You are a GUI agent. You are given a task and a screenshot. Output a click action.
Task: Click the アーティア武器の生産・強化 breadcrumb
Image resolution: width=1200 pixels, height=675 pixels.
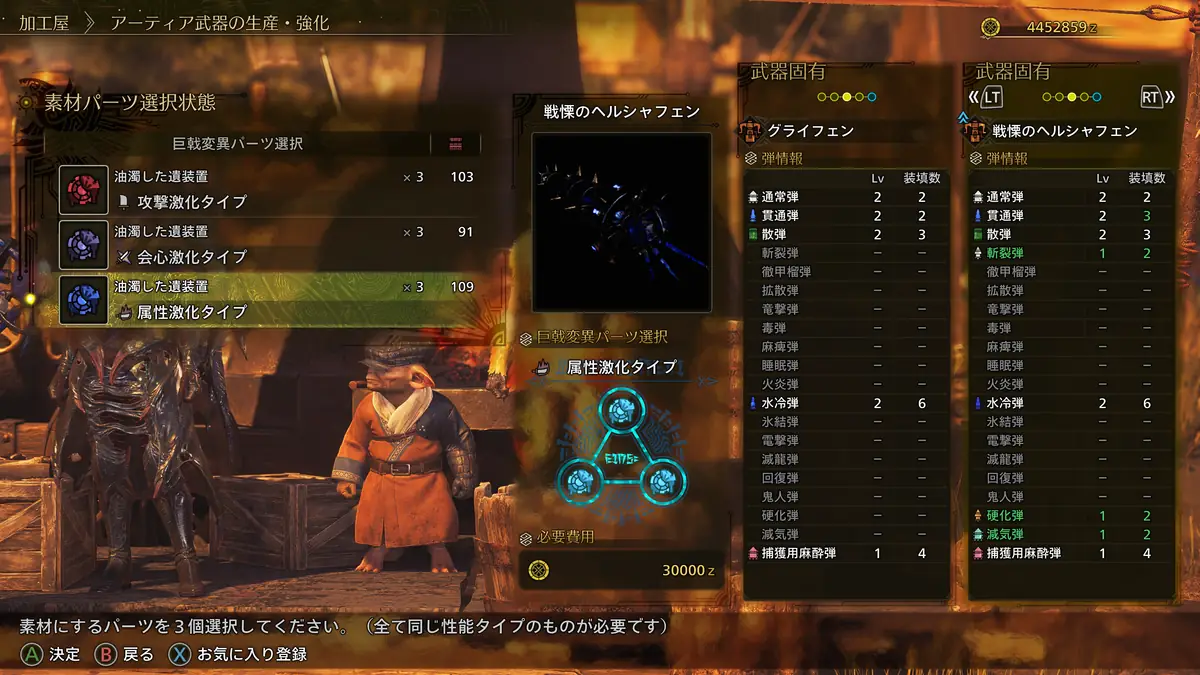tap(218, 23)
